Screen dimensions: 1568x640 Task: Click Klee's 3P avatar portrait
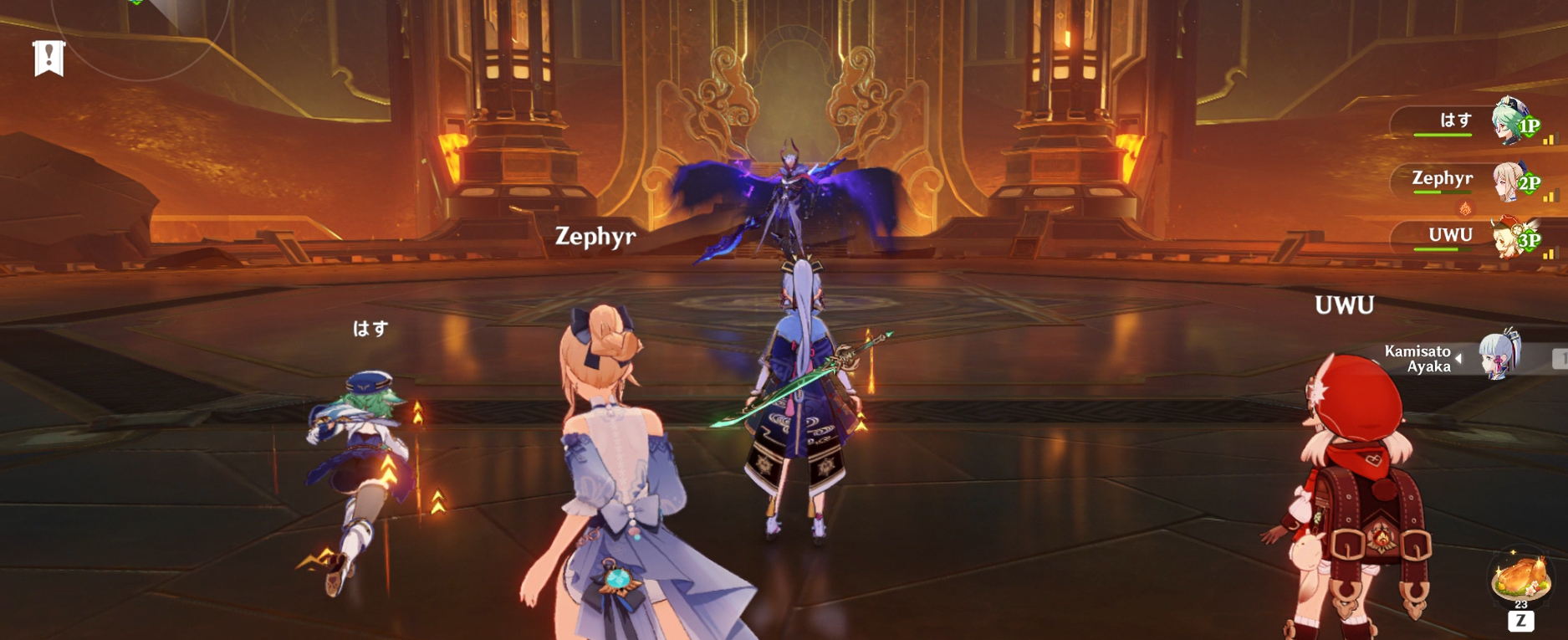tap(1507, 238)
